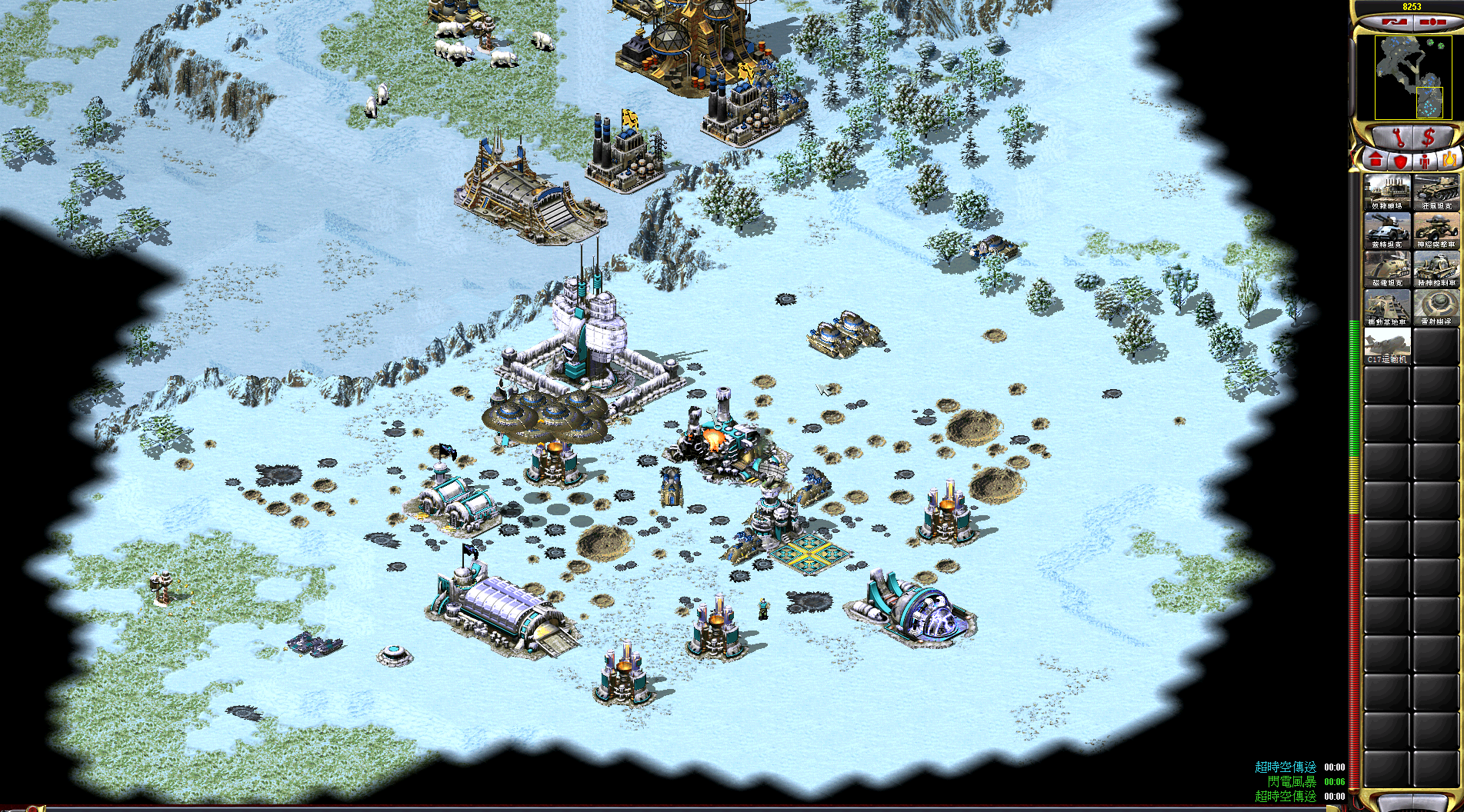Image resolution: width=1464 pixels, height=812 pixels.
Task: Switch to the defenses shield tab
Action: pos(1400,160)
